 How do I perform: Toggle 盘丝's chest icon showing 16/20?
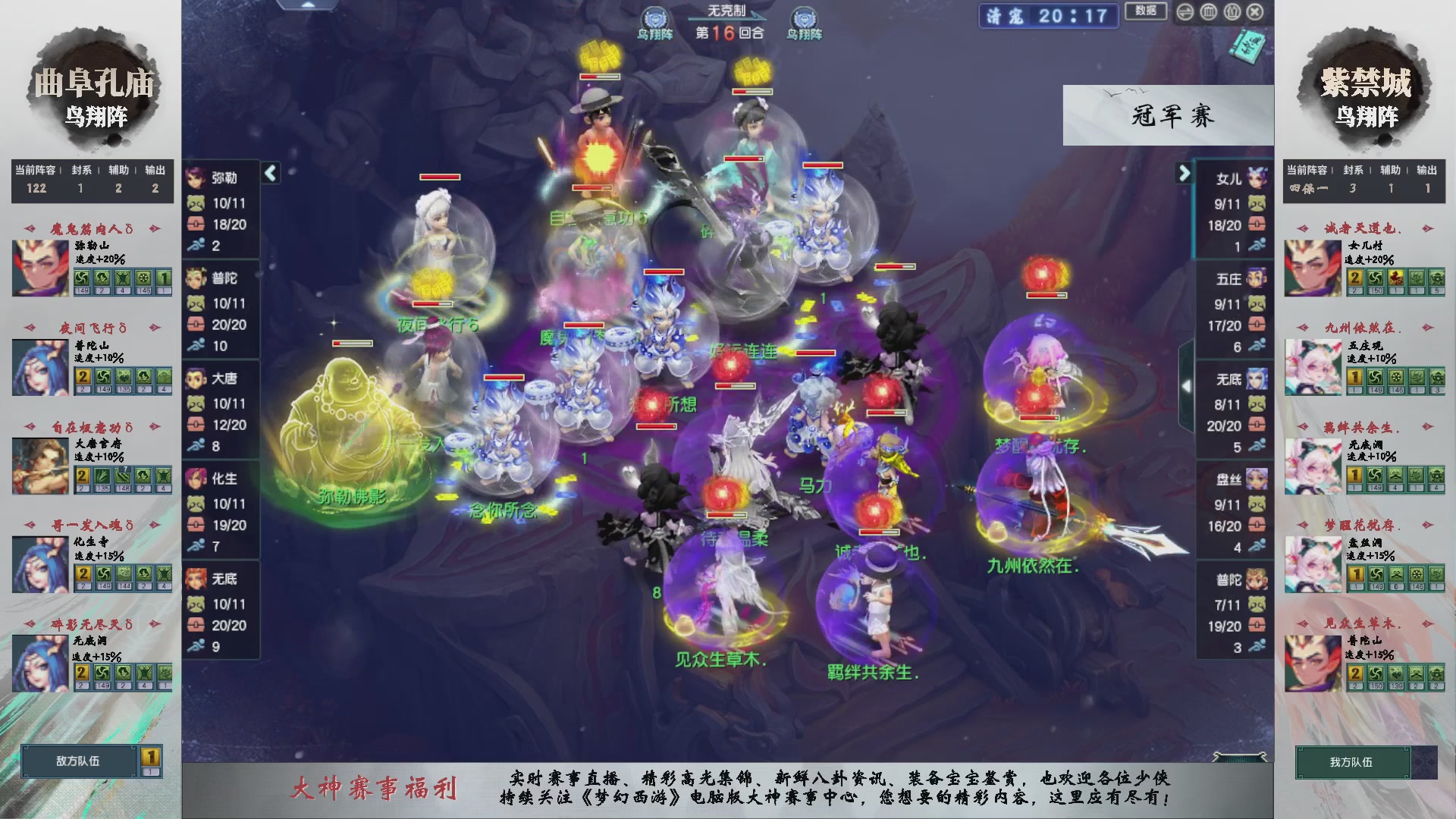click(x=1257, y=526)
